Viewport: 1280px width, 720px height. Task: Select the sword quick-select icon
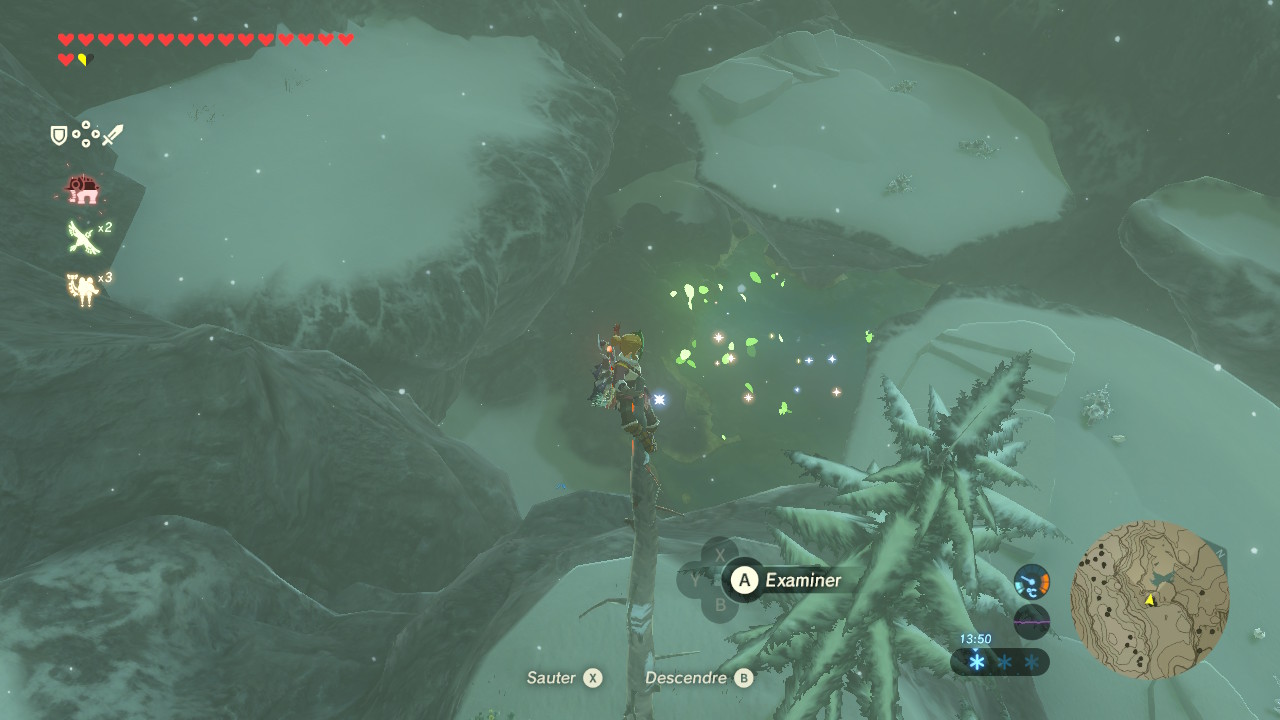112,135
